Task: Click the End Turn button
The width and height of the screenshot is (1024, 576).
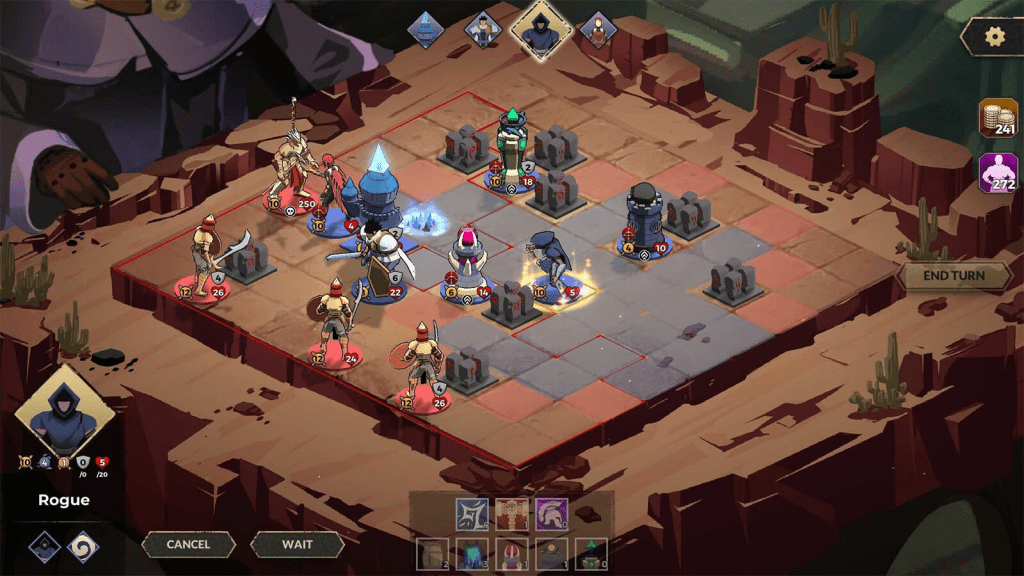Action: pos(954,276)
